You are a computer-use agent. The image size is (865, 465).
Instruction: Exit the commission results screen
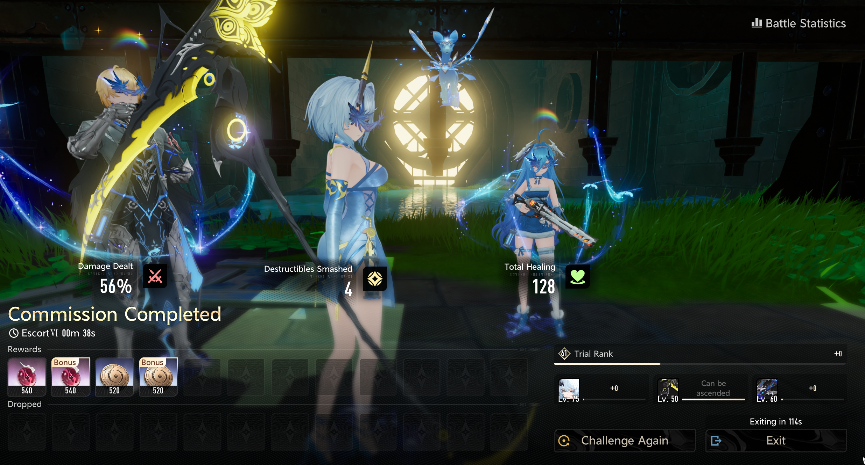(776, 440)
